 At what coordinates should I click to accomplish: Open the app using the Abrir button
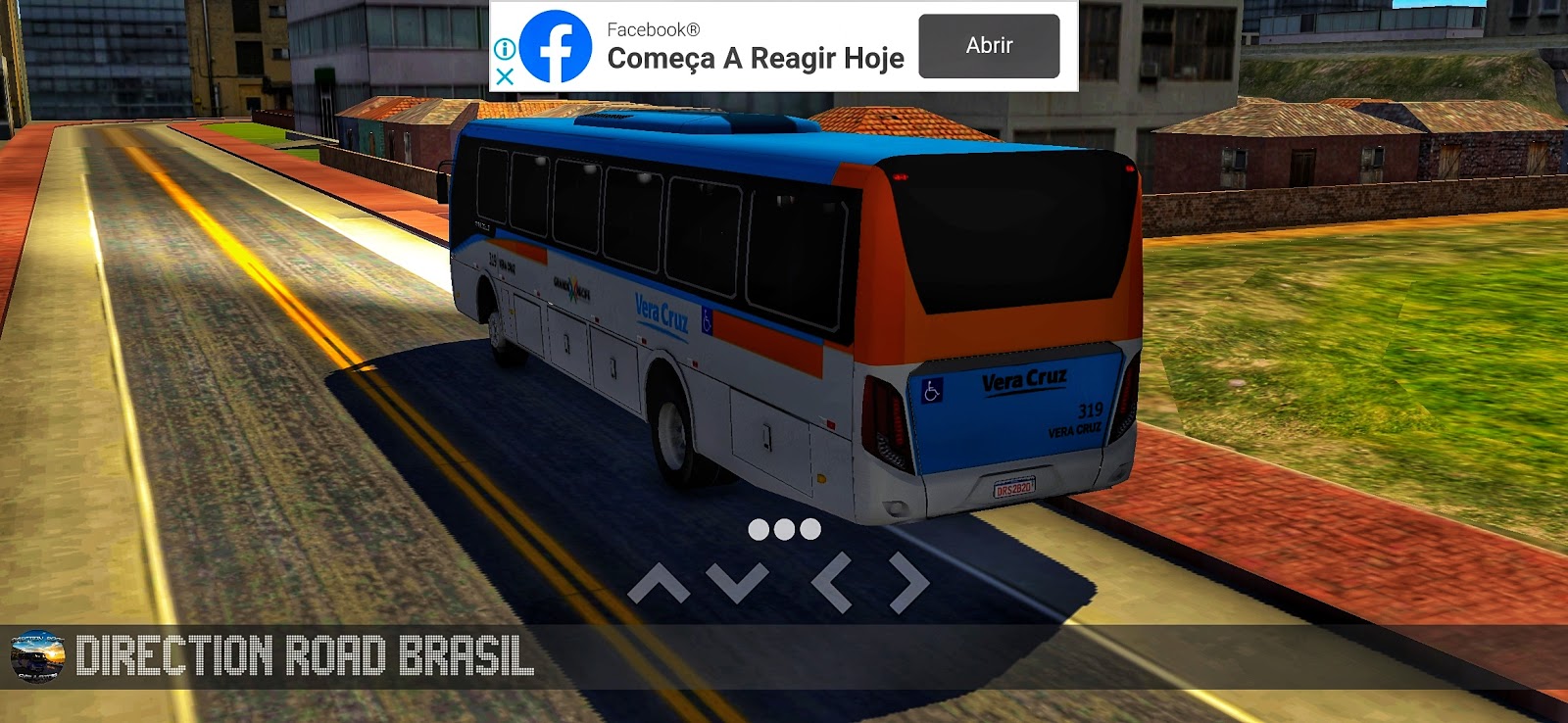pos(989,43)
